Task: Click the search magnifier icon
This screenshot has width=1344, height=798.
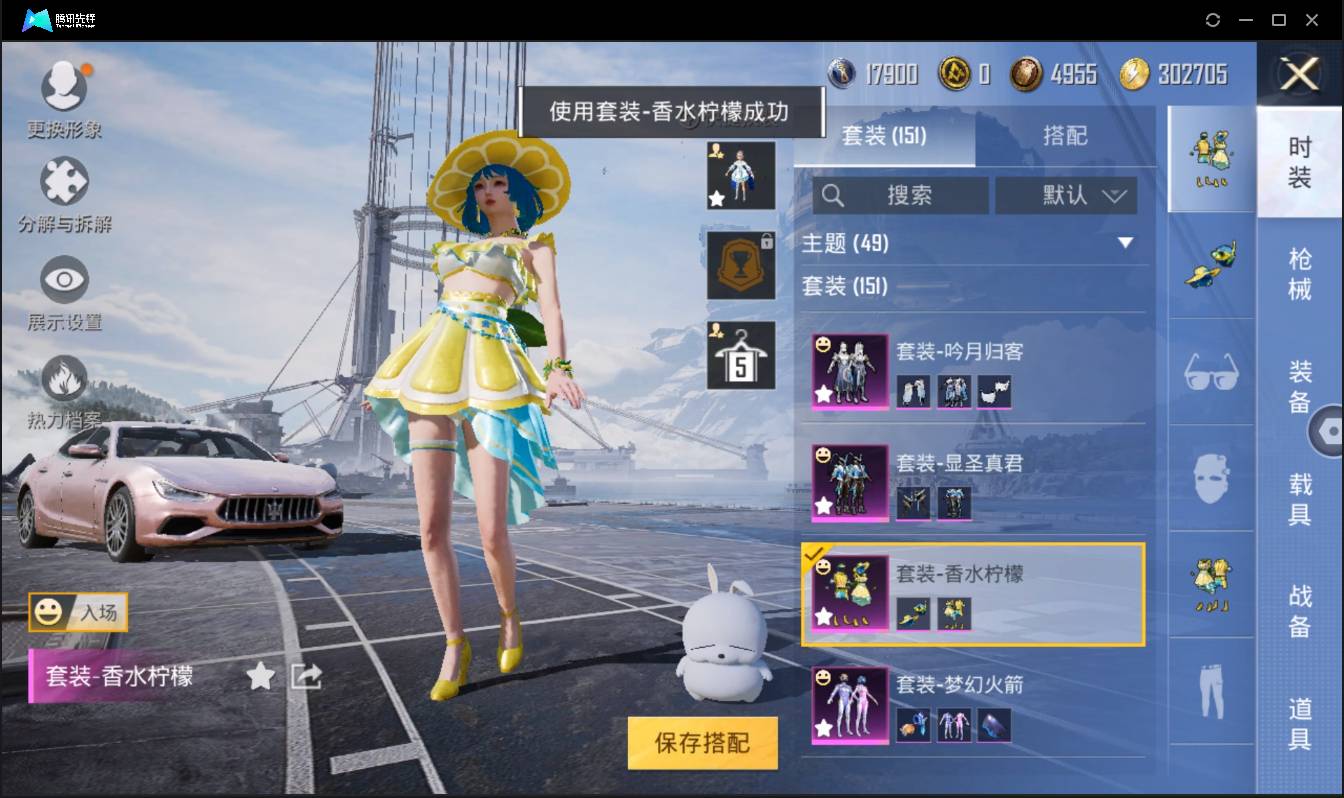Action: [833, 196]
